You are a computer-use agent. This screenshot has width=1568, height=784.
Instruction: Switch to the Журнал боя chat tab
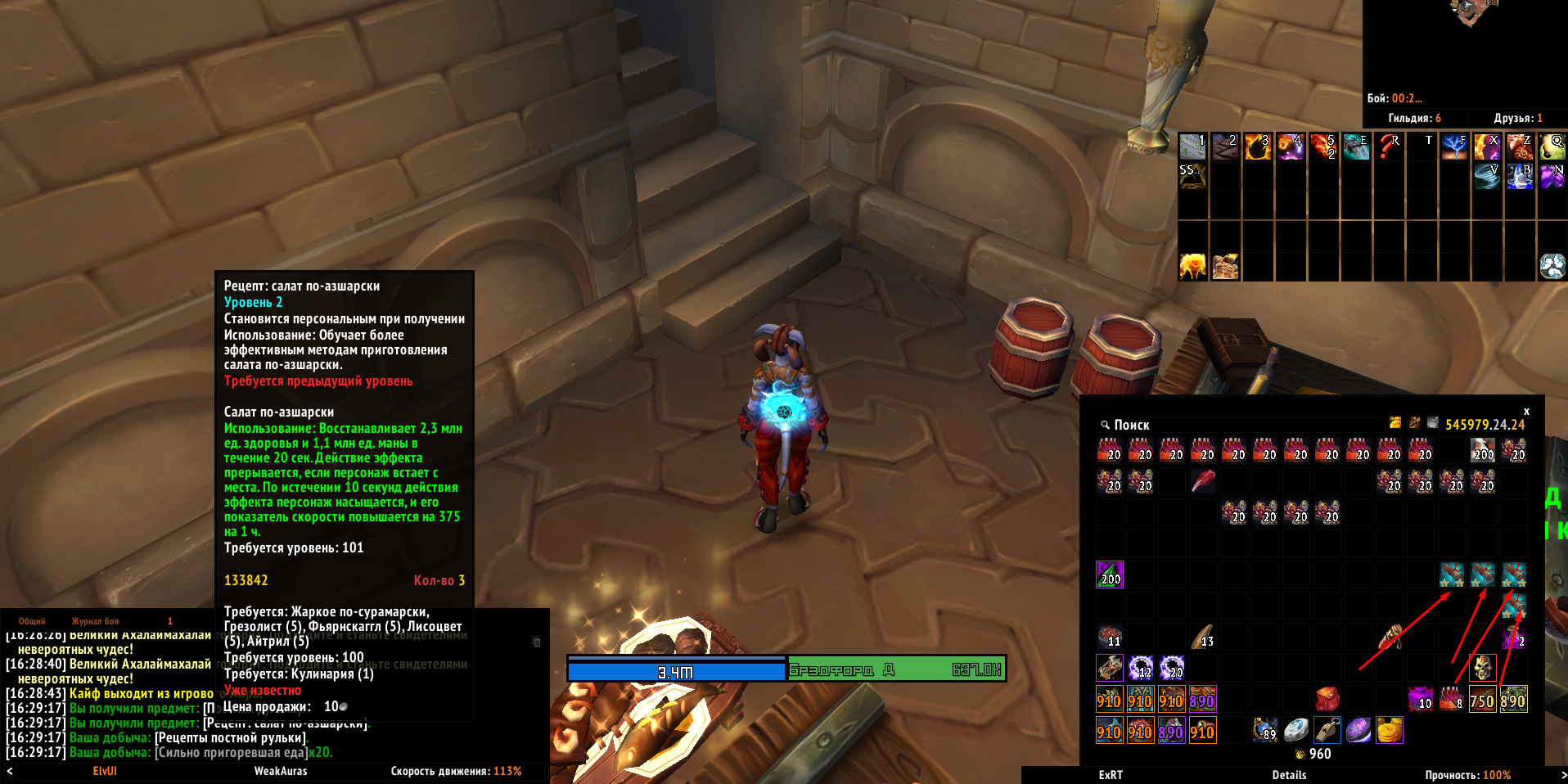[95, 621]
